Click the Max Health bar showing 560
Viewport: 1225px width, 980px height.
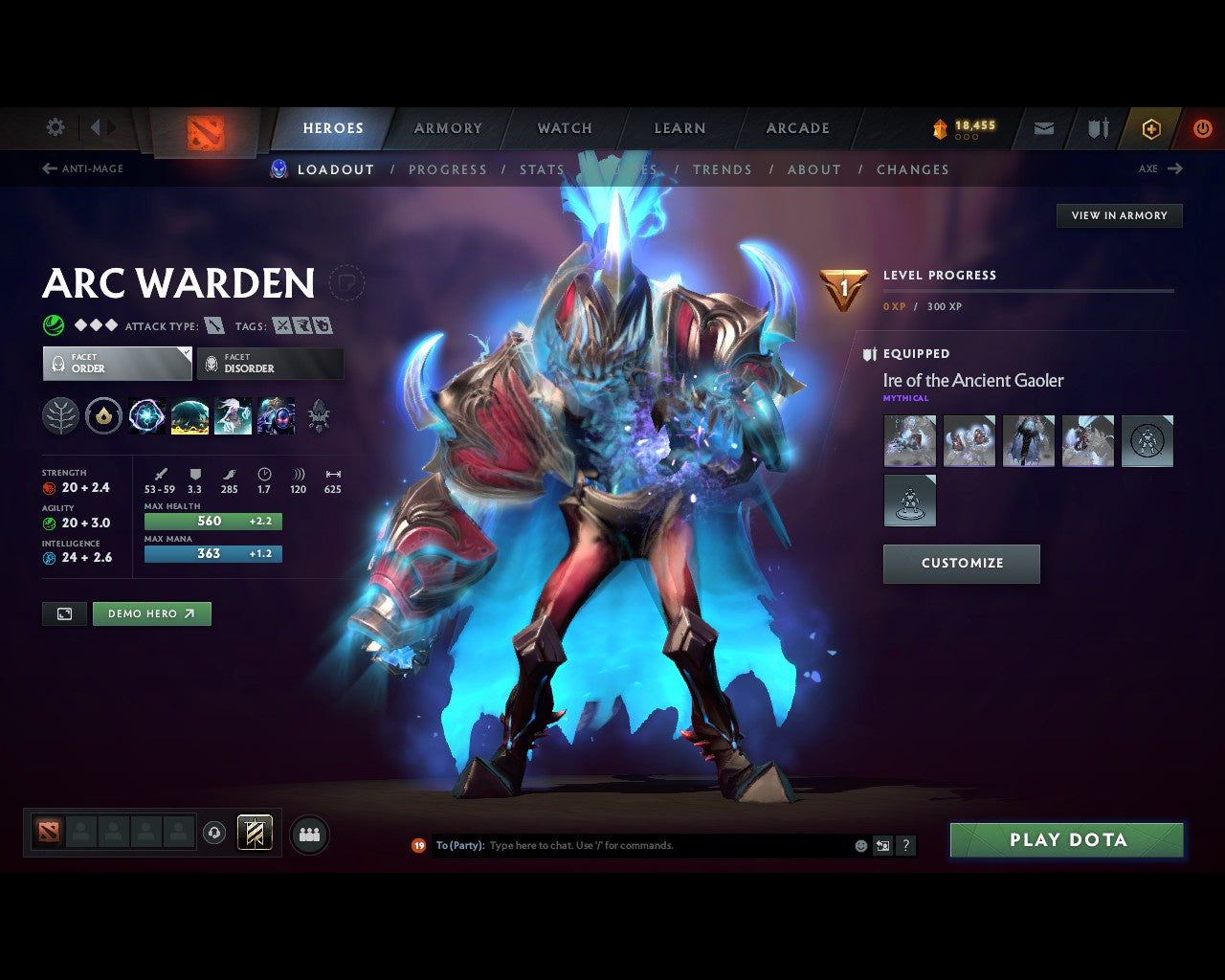point(212,521)
